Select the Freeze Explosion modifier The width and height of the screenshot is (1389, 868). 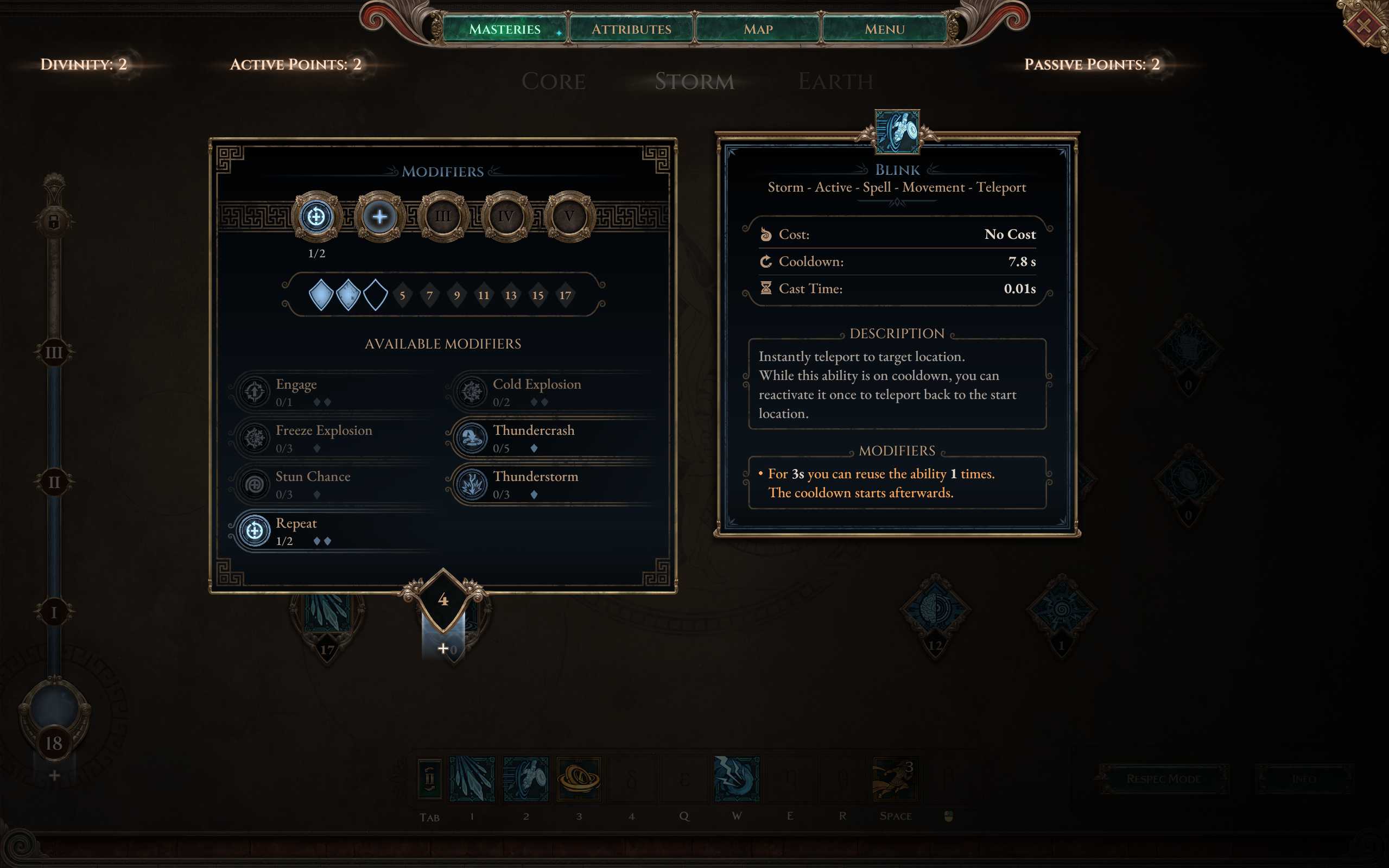333,438
